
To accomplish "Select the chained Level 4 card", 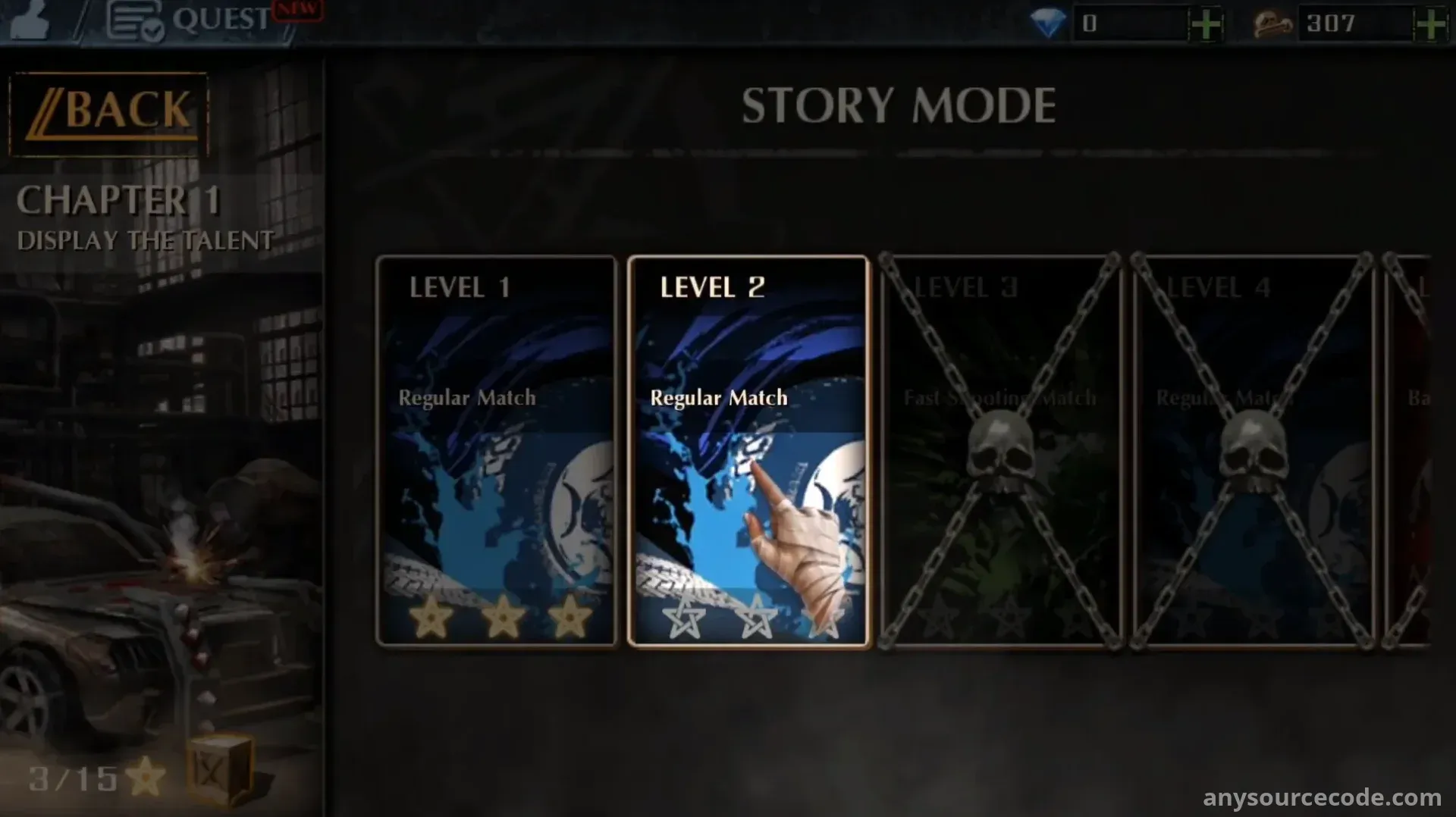I will (1252, 451).
